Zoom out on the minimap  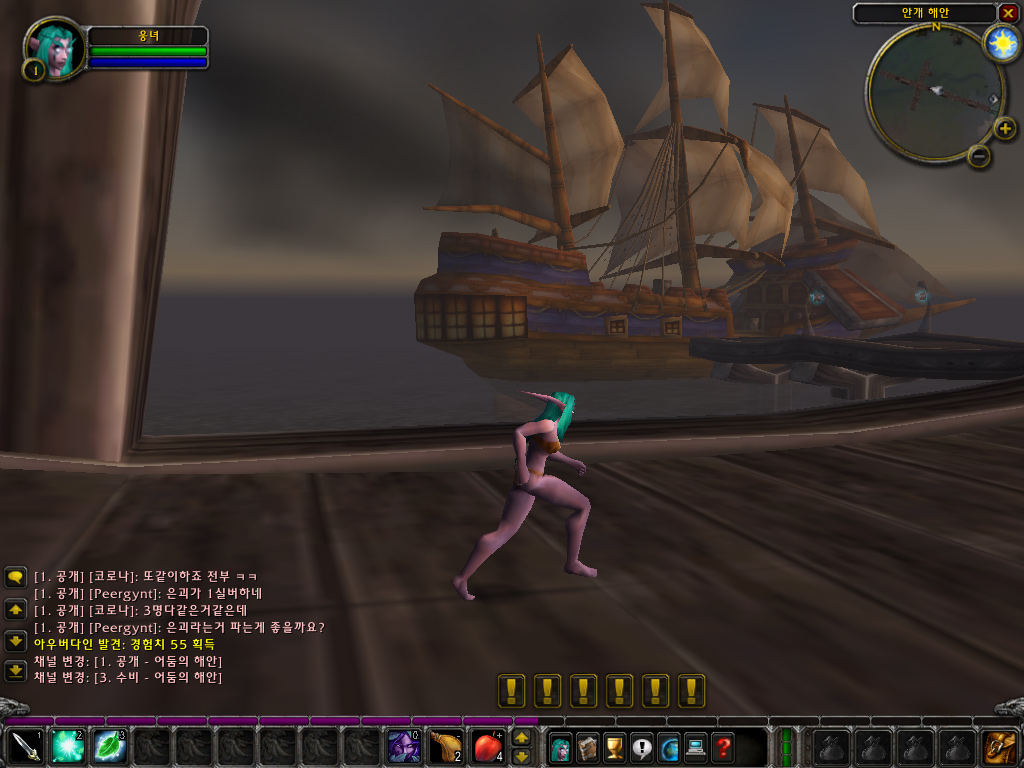coord(980,155)
